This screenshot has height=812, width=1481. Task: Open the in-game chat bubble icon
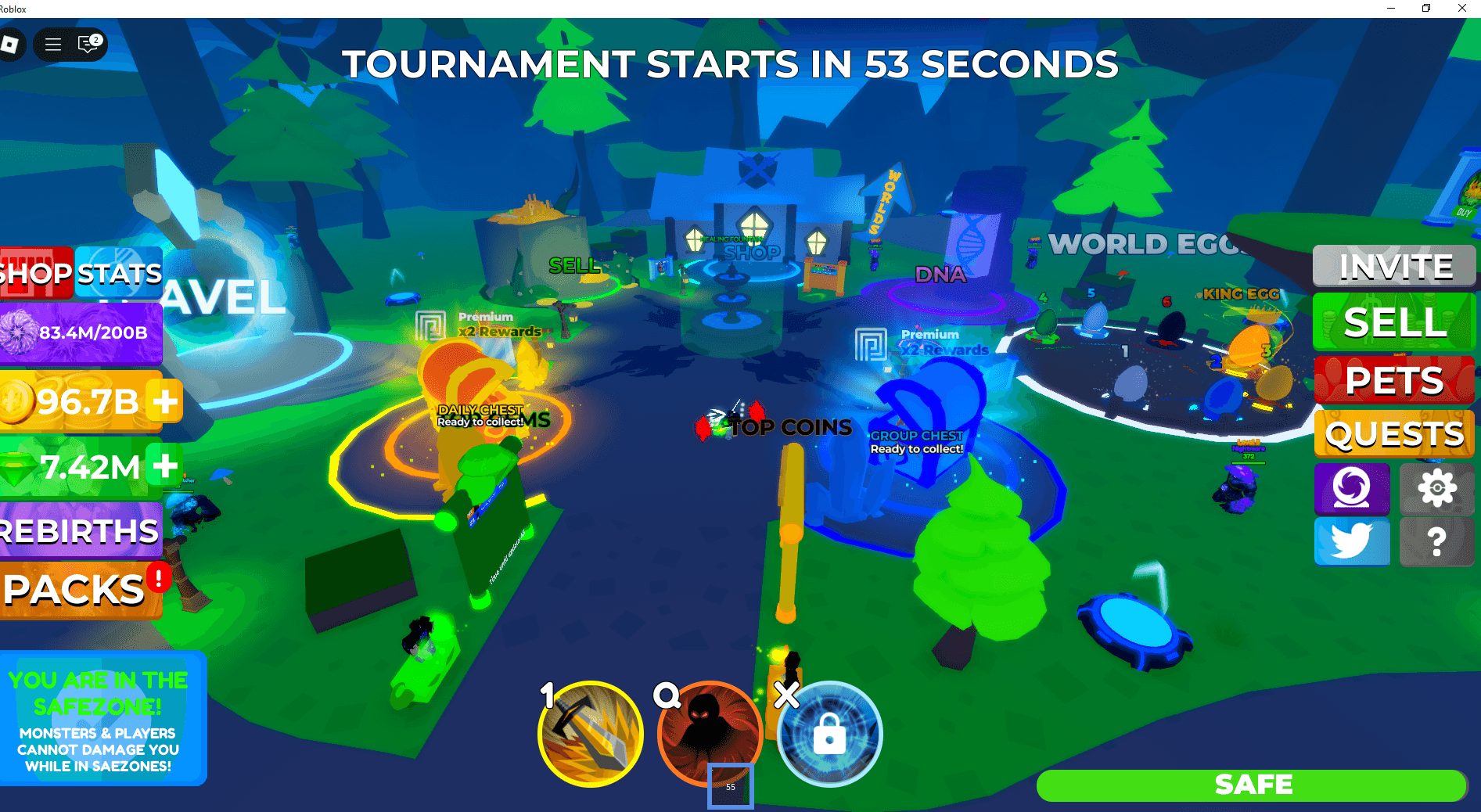pos(88,45)
